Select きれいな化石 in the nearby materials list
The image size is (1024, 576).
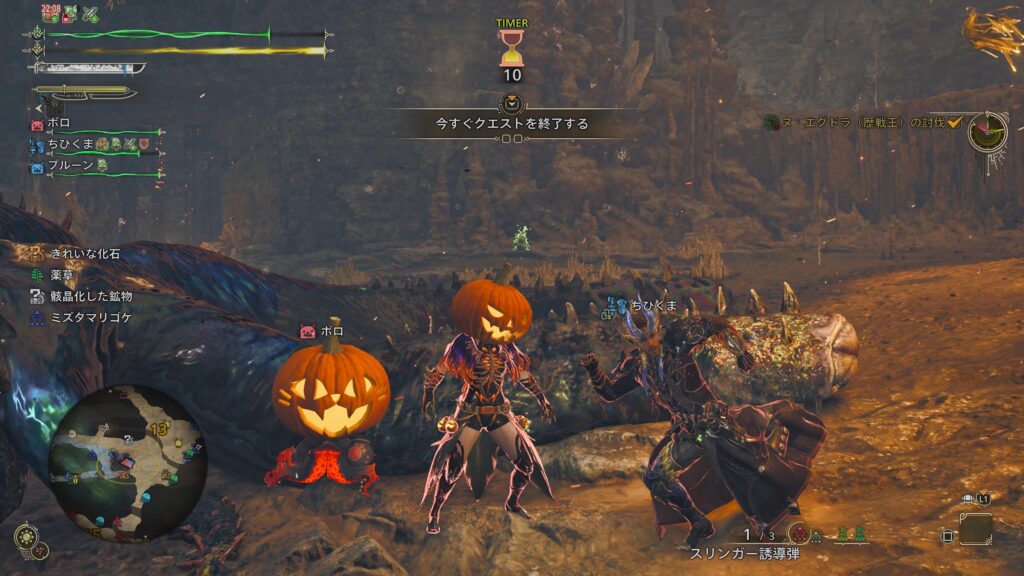pos(83,254)
